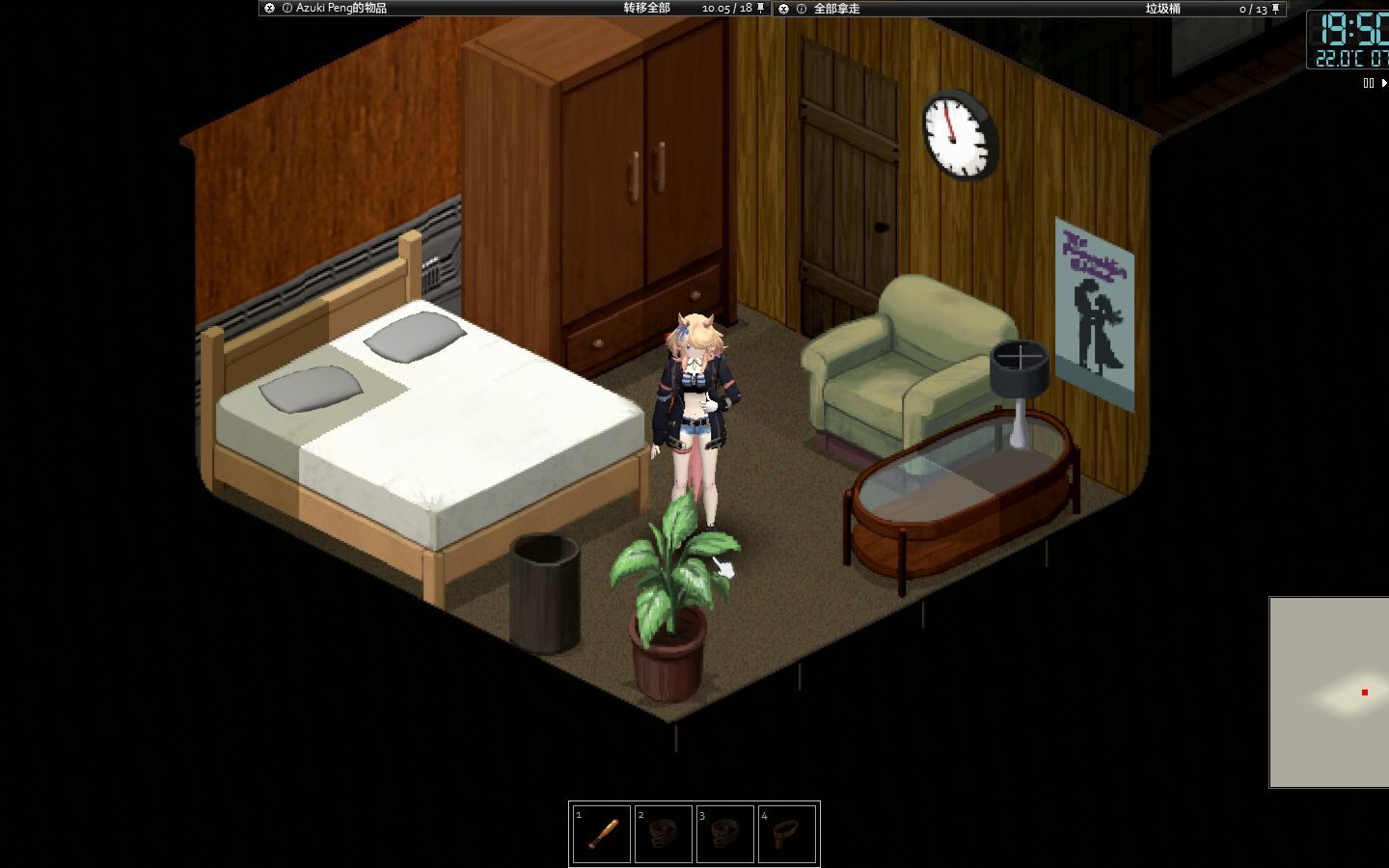Click the info icon on Azuki Peng's inventory panel
The image size is (1389, 868).
287,8
